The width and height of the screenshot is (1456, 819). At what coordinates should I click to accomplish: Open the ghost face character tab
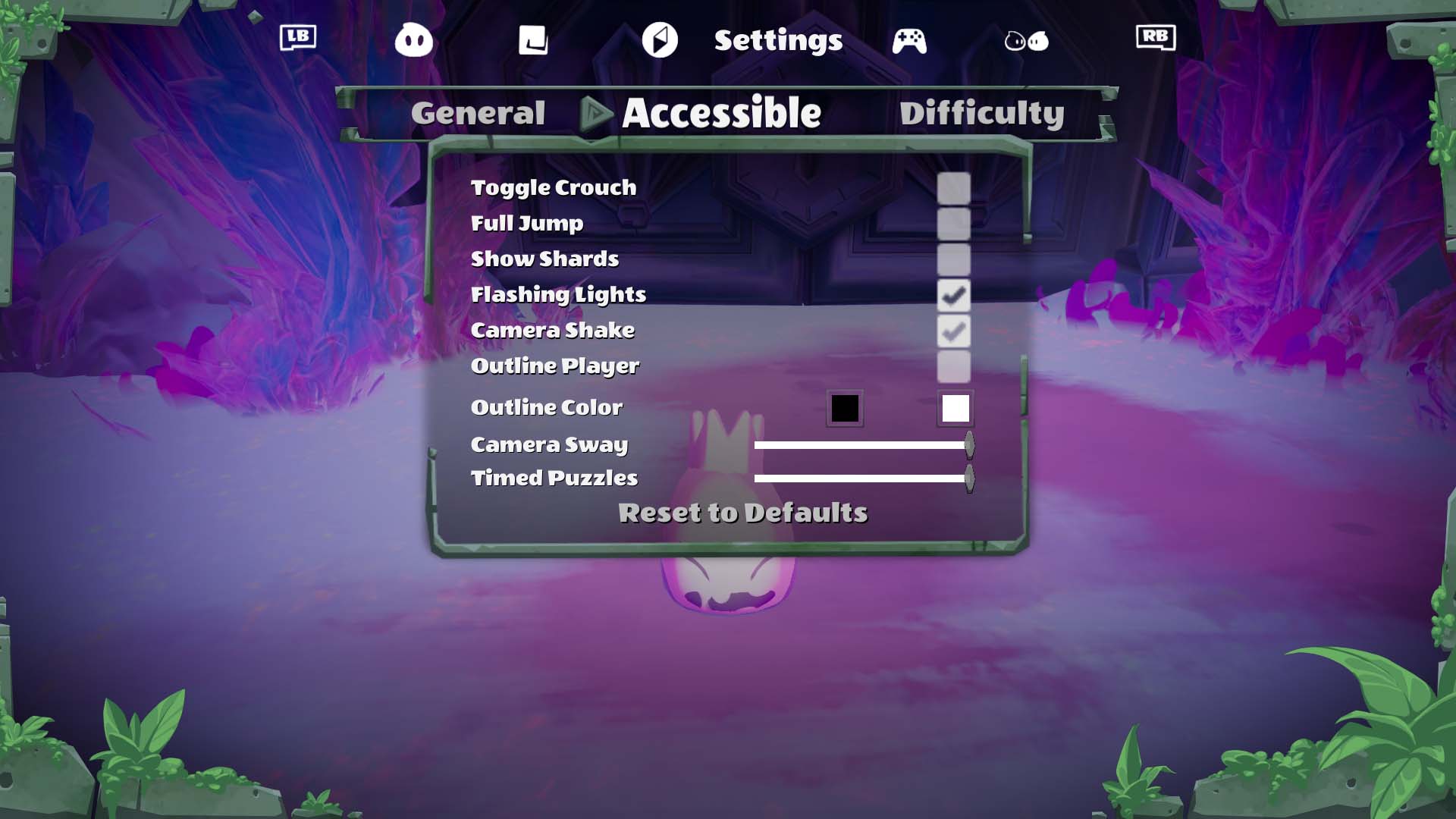point(413,40)
